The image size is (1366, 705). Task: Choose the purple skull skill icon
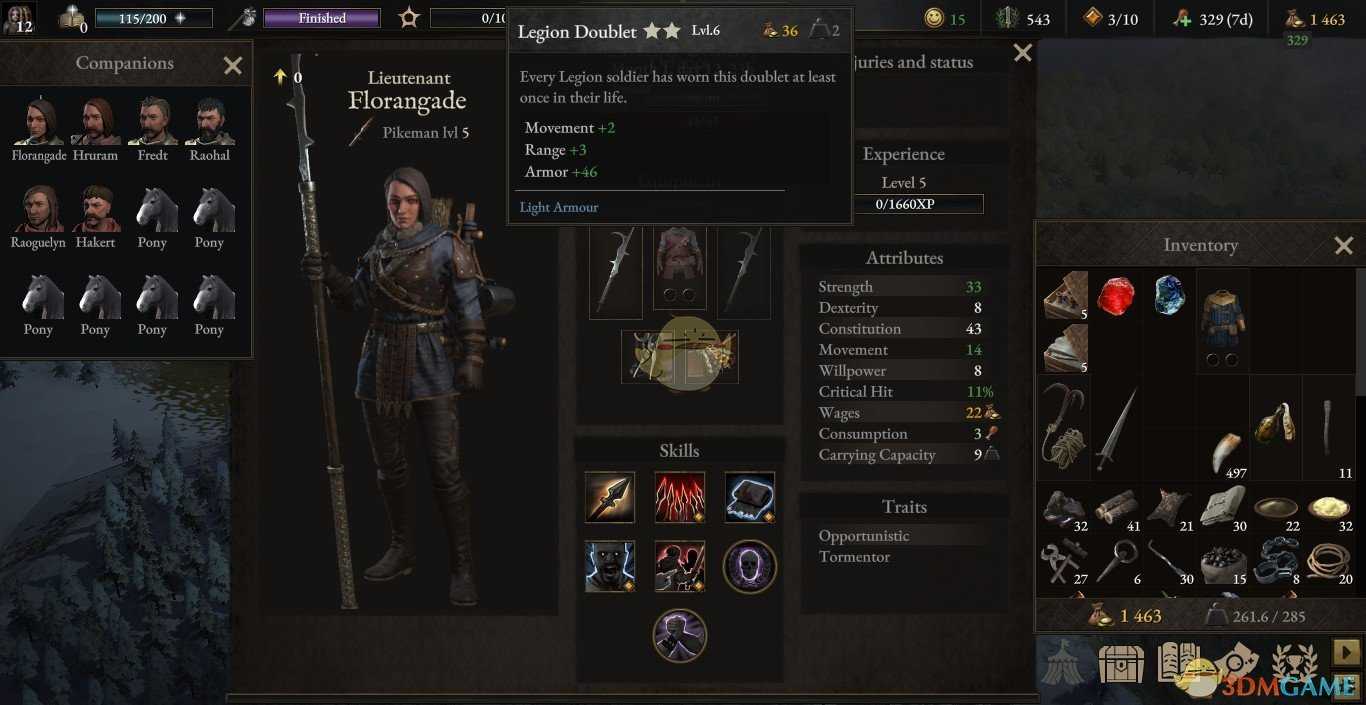749,566
